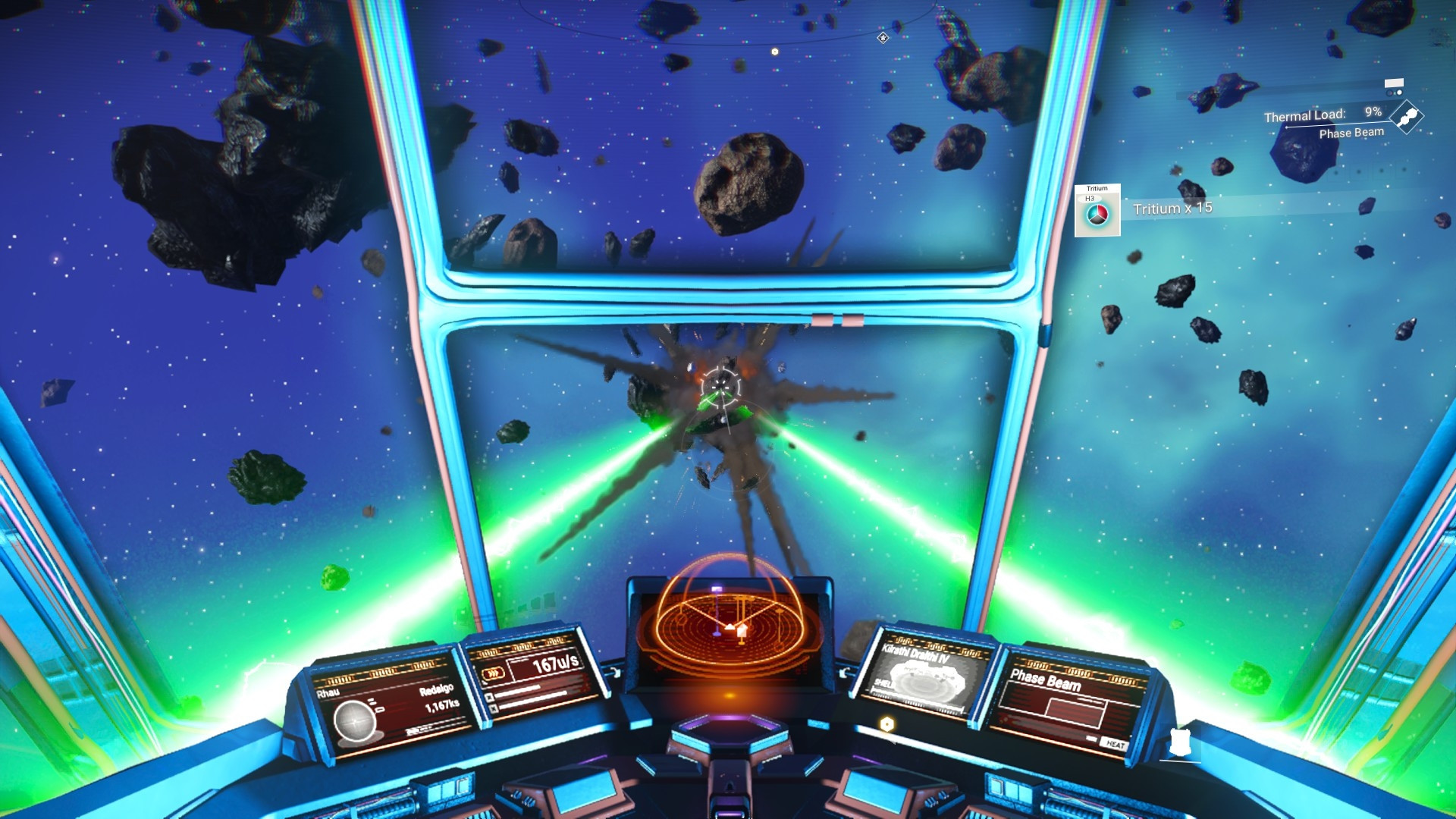Image resolution: width=1456 pixels, height=819 pixels.
Task: Click the Phase Beam weapon icon
Action: point(1407,118)
